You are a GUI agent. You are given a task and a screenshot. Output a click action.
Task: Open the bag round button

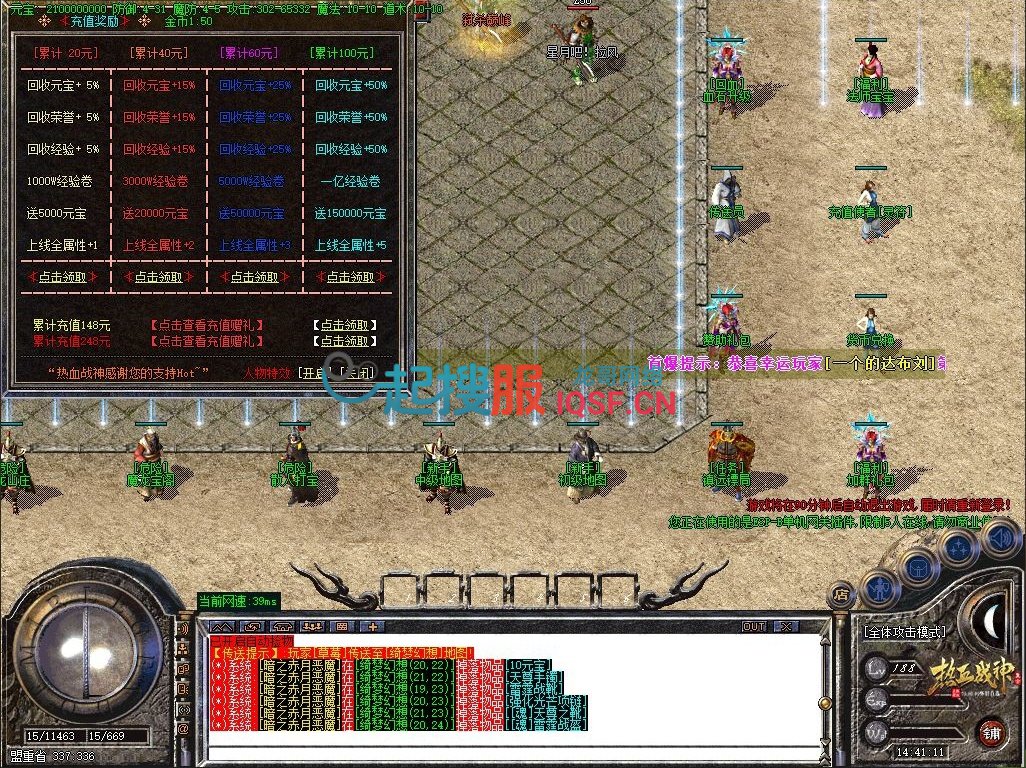pos(917,566)
